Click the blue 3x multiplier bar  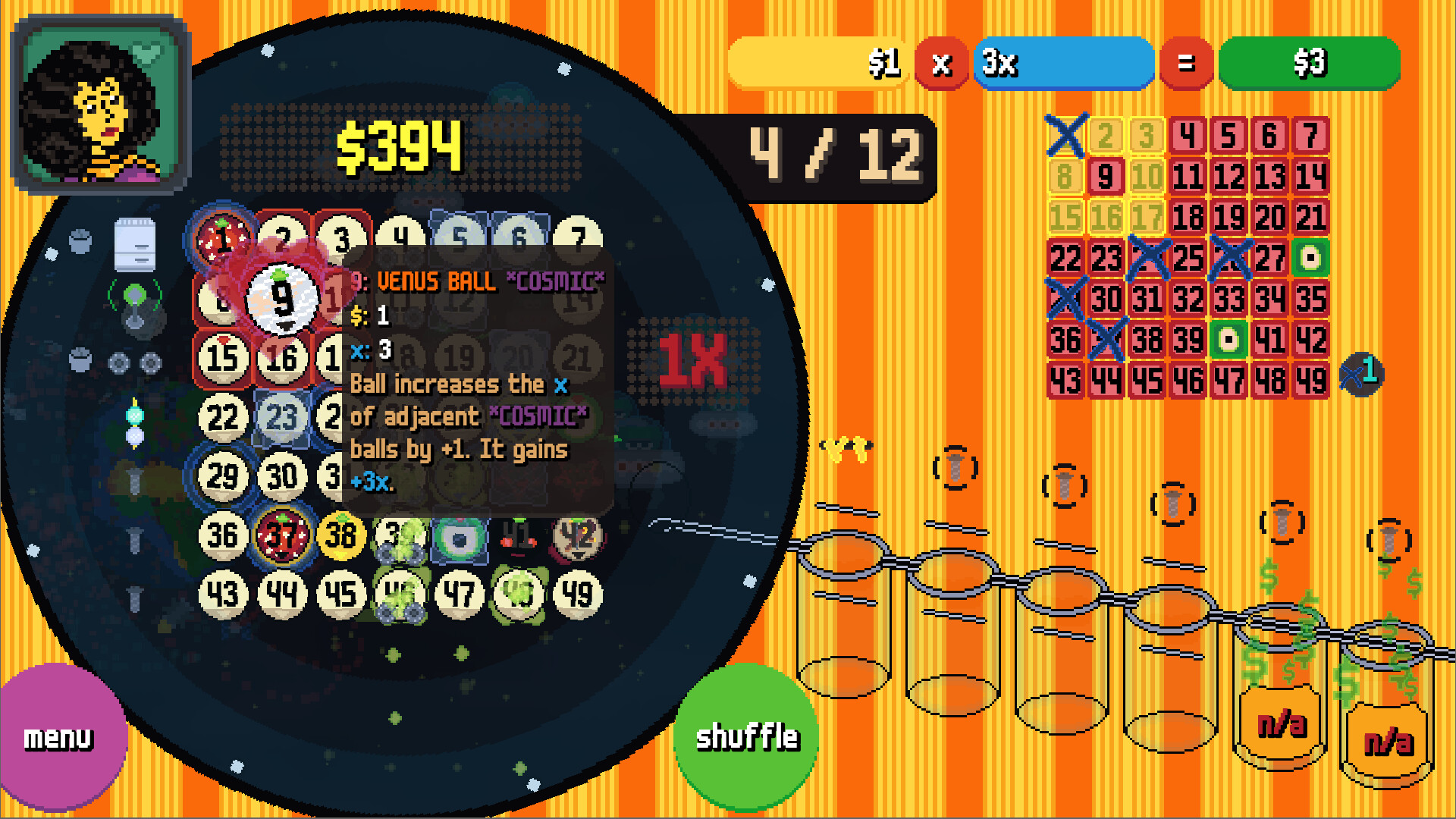click(x=1062, y=64)
